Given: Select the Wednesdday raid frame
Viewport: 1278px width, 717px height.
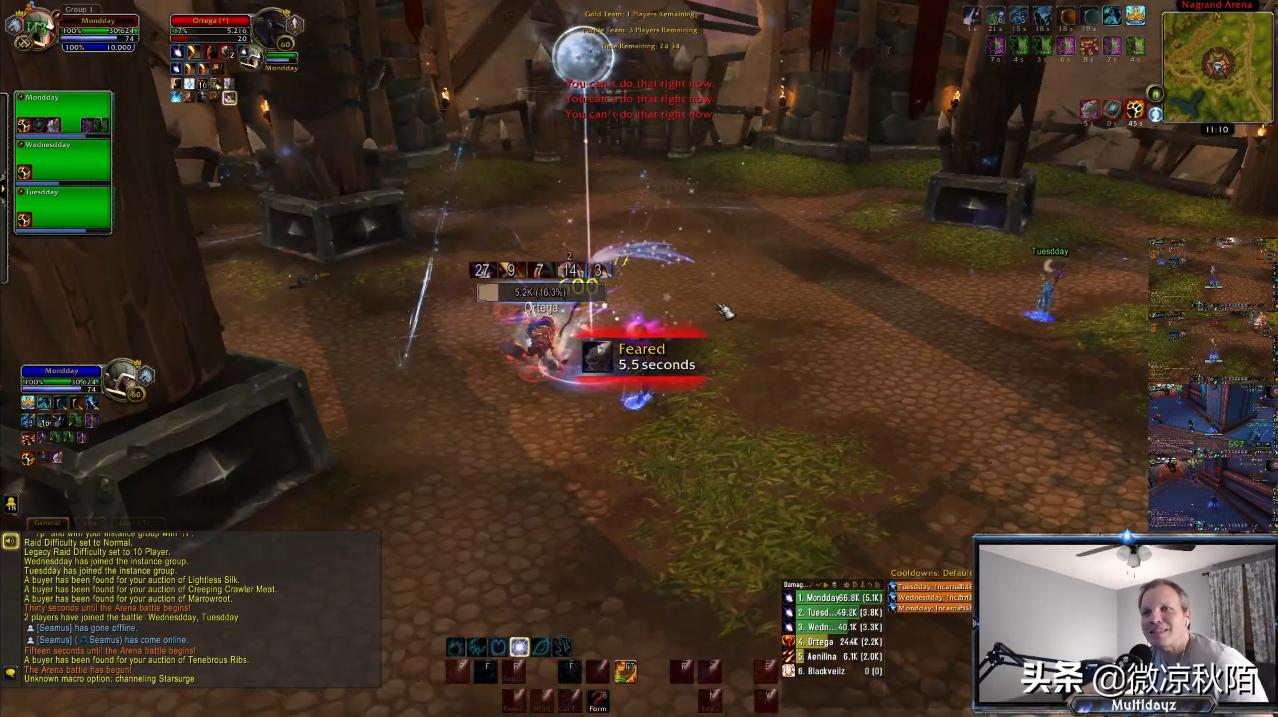Looking at the screenshot, I should tap(63, 161).
